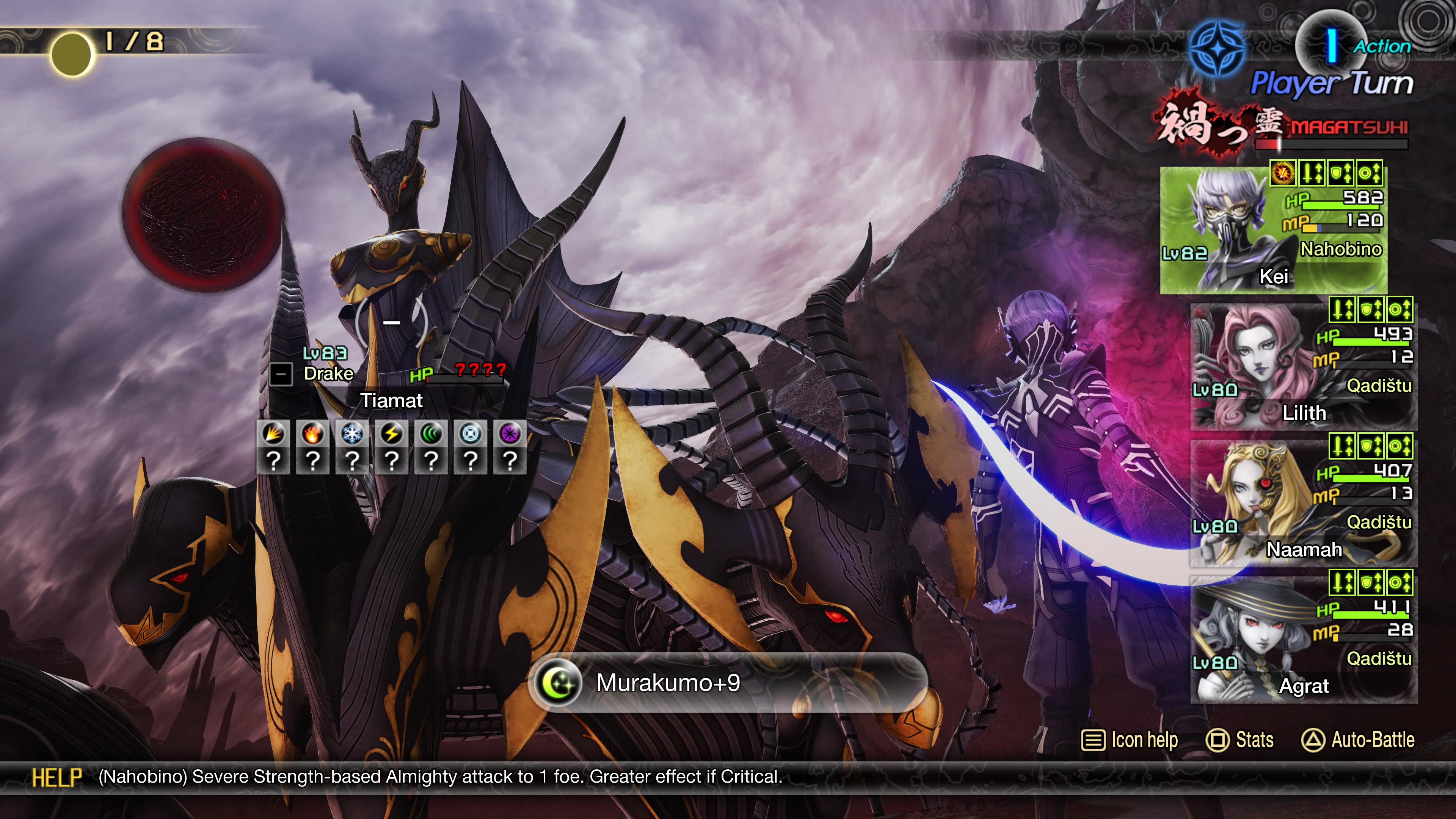Viewport: 1456px width, 819px height.
Task: Select the Tiamat enemy target label
Action: (x=391, y=400)
